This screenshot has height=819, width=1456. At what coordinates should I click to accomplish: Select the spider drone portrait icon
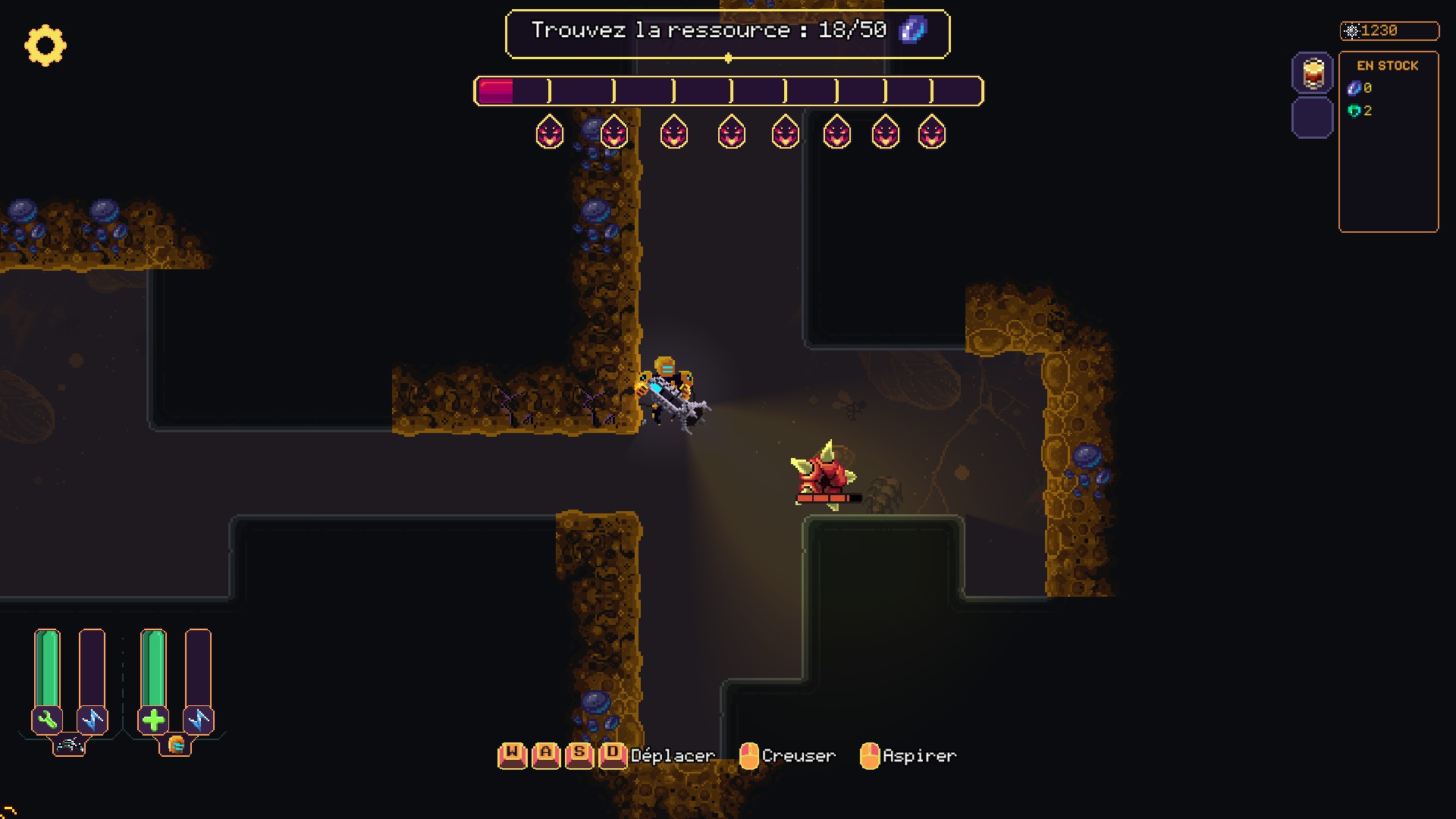coord(70,745)
